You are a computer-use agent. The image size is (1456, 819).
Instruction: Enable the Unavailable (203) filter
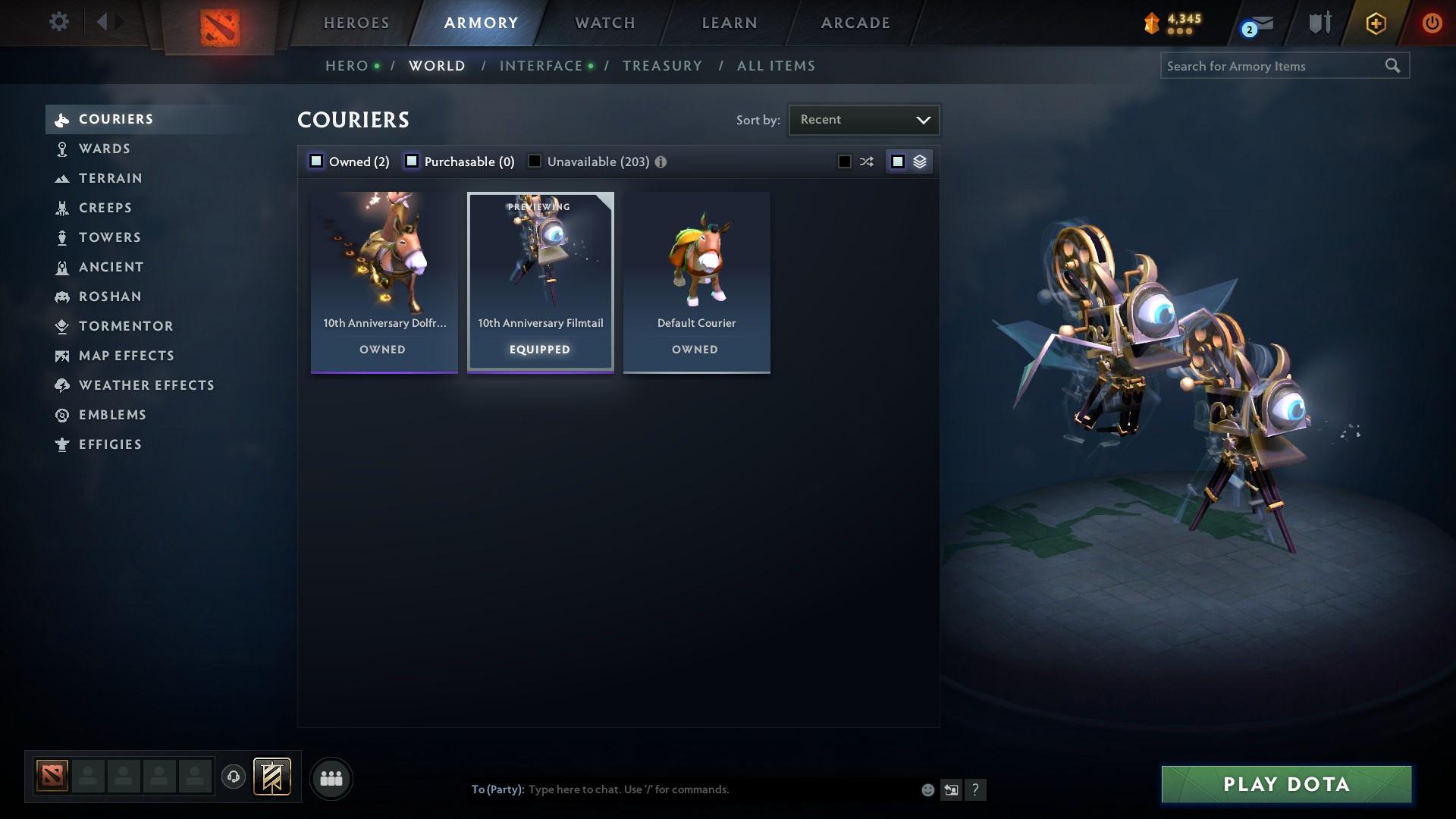(x=534, y=161)
